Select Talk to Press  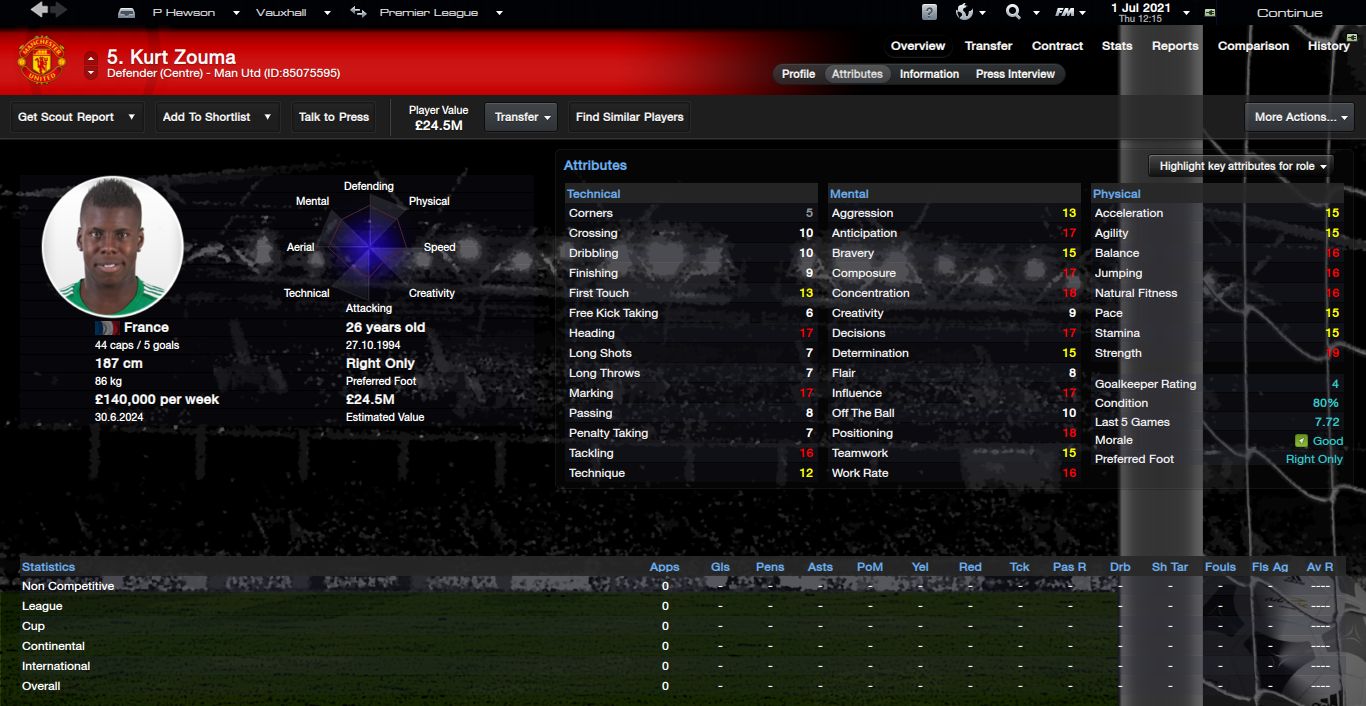[334, 117]
